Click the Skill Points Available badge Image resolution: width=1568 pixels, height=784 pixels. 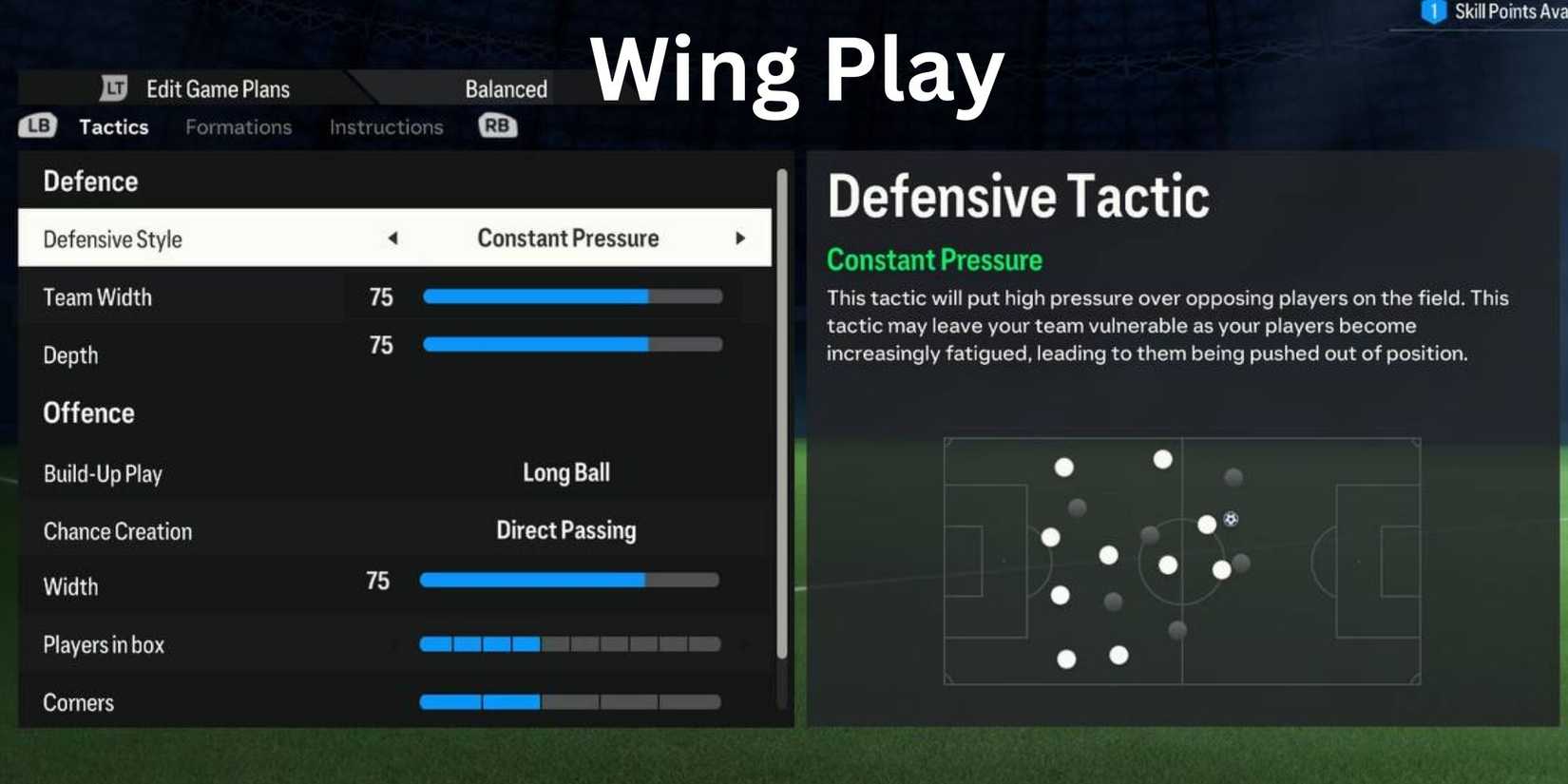click(x=1435, y=12)
